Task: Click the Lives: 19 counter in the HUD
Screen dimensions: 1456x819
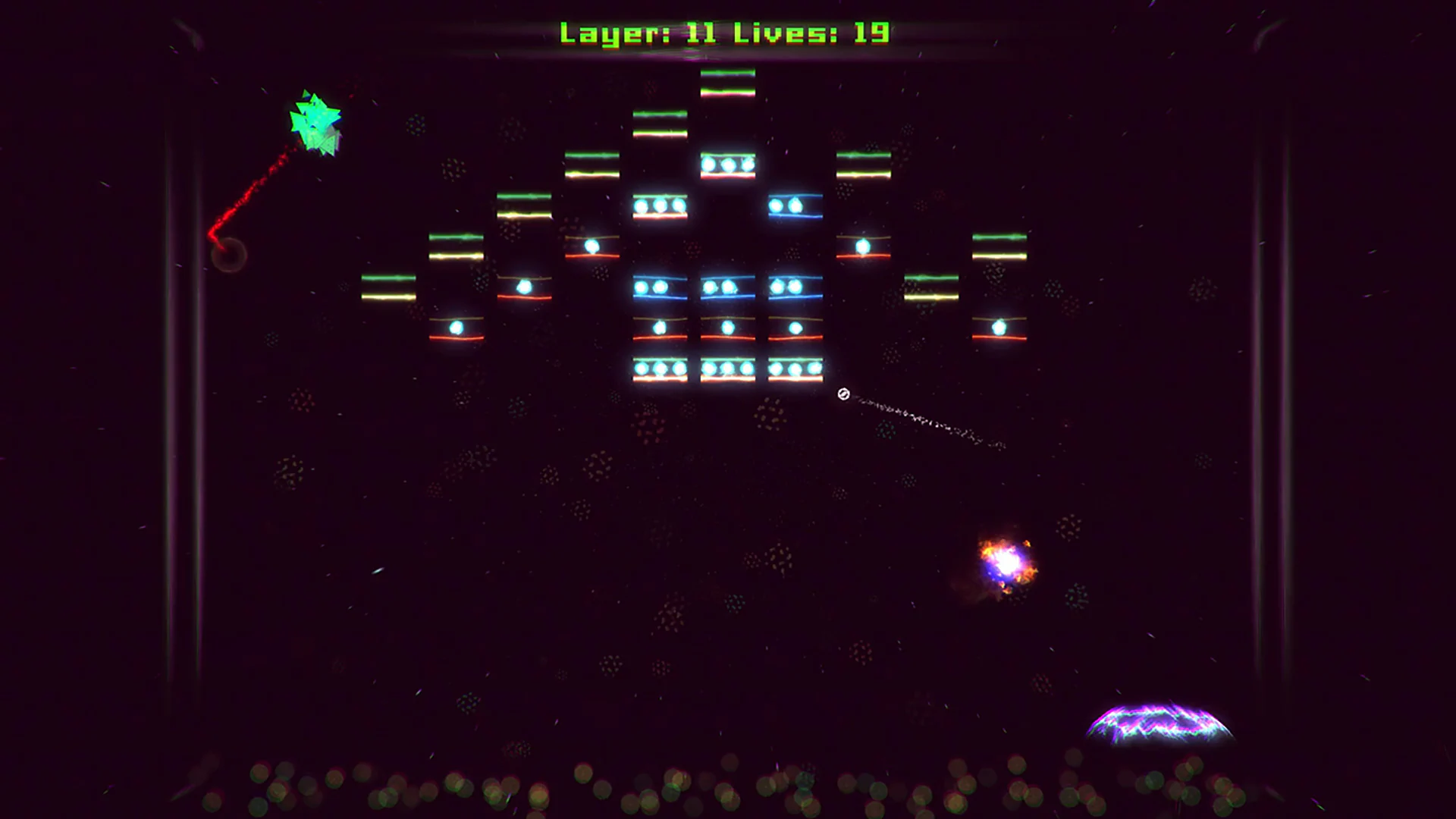Action: point(811,32)
